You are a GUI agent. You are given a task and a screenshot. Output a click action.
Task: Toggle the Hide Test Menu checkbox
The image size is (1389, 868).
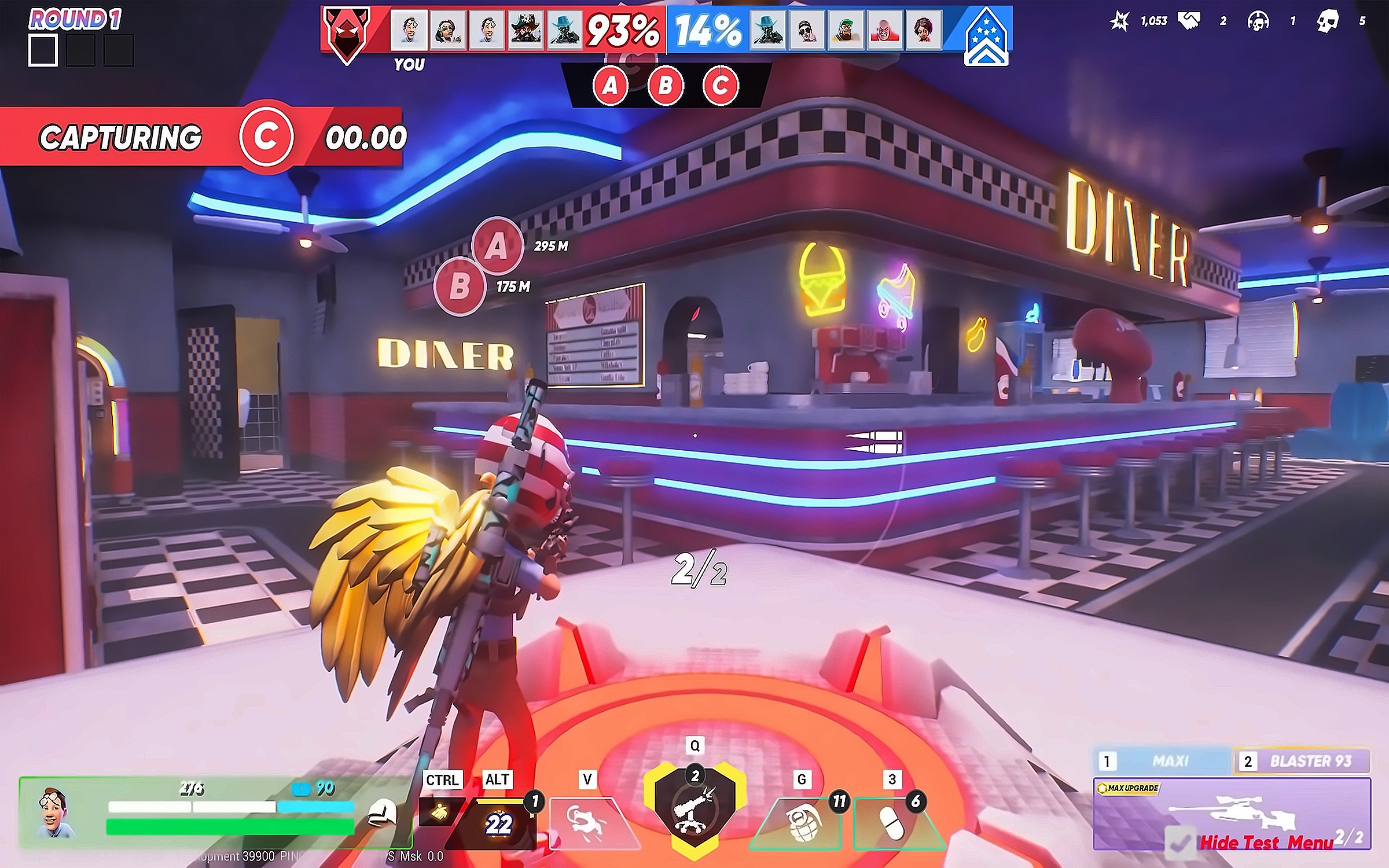click(x=1181, y=842)
